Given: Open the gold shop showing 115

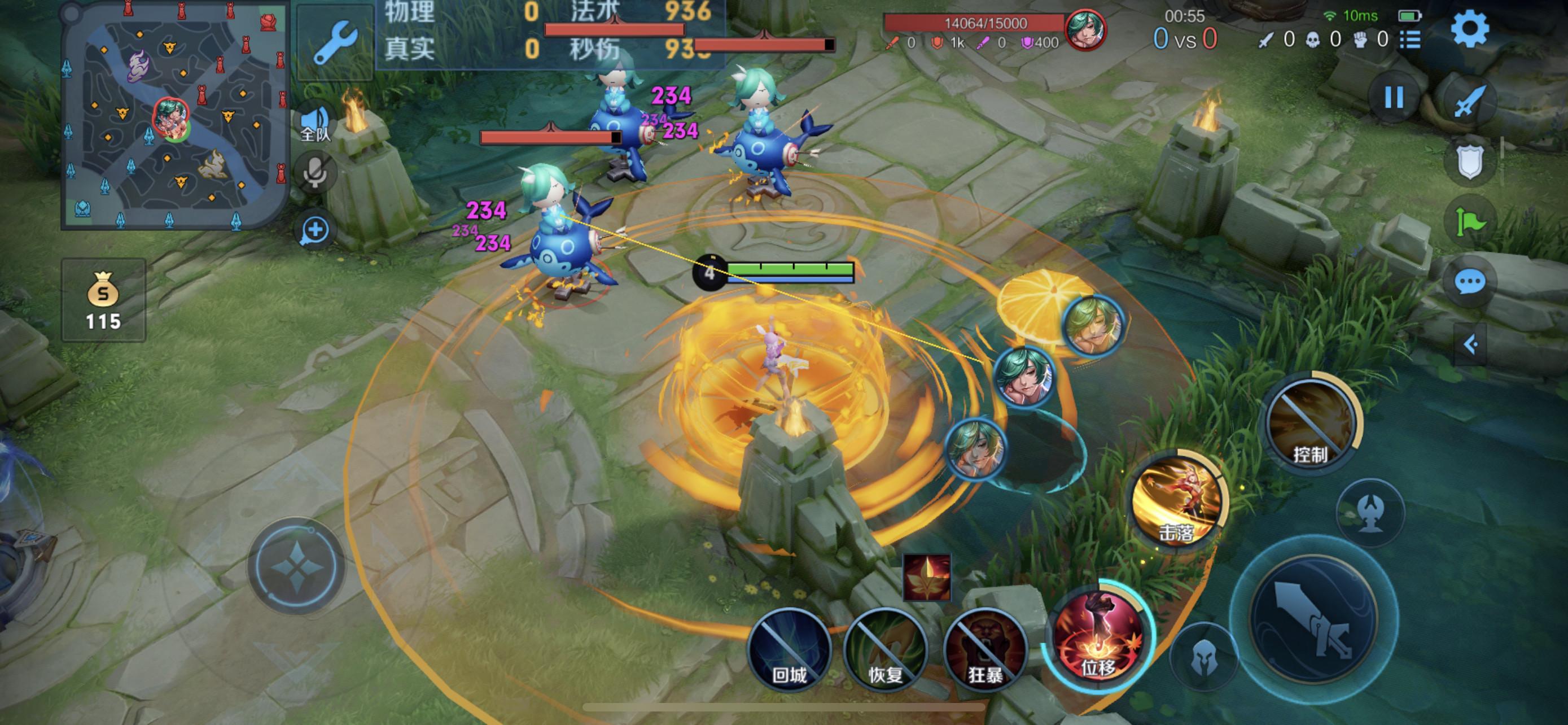Looking at the screenshot, I should click(103, 299).
